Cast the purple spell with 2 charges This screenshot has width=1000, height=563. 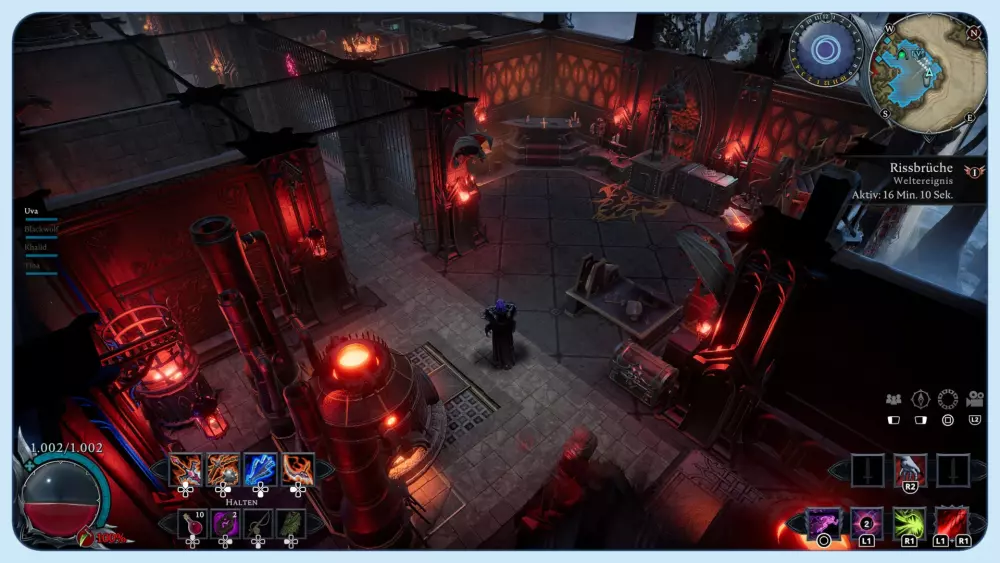coord(866,523)
